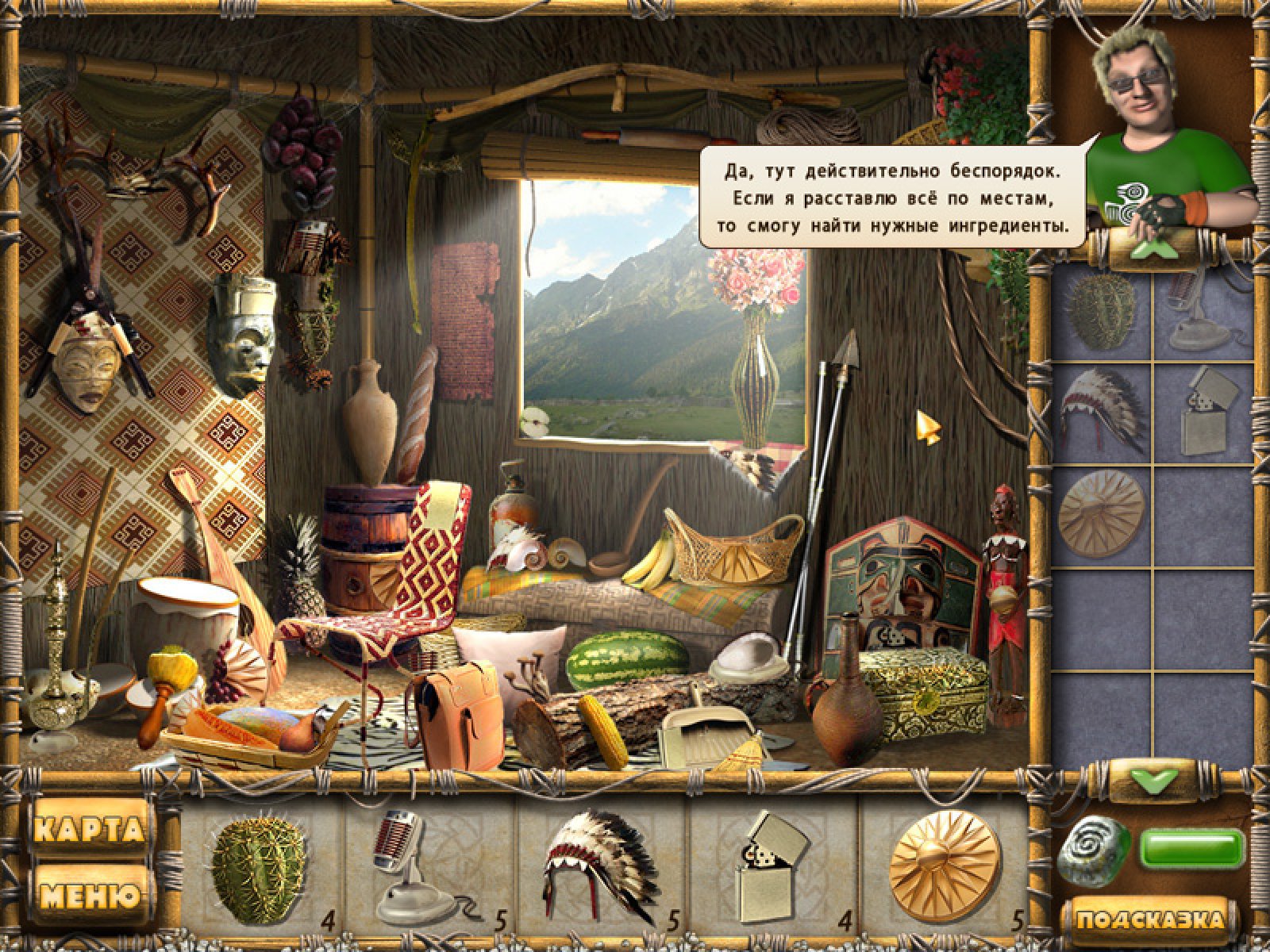
Task: Choose the golden sun disc in the bottom bar
Action: [x=943, y=866]
